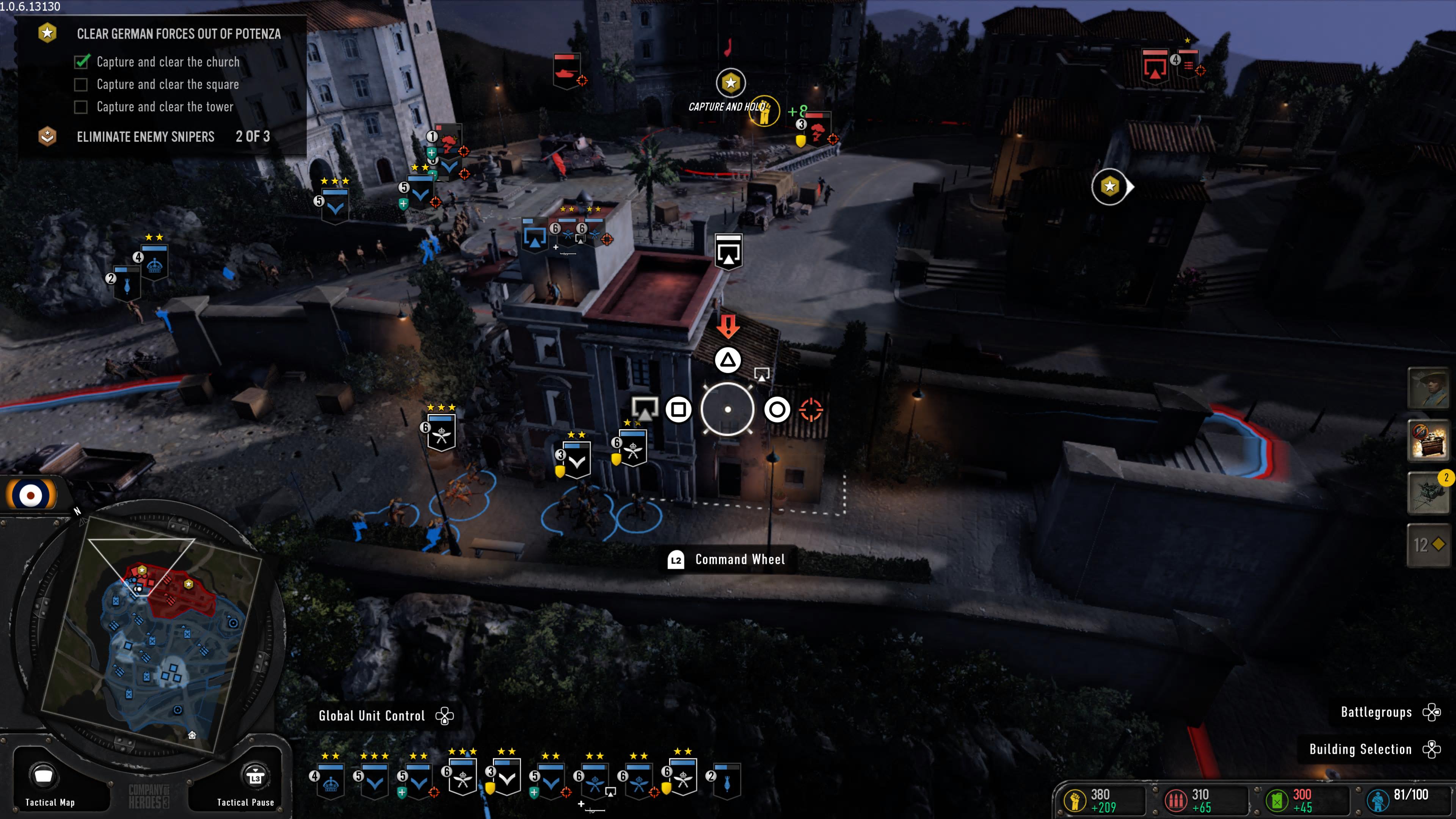
Task: Select the Capture and Hold objective marker
Action: (x=731, y=83)
